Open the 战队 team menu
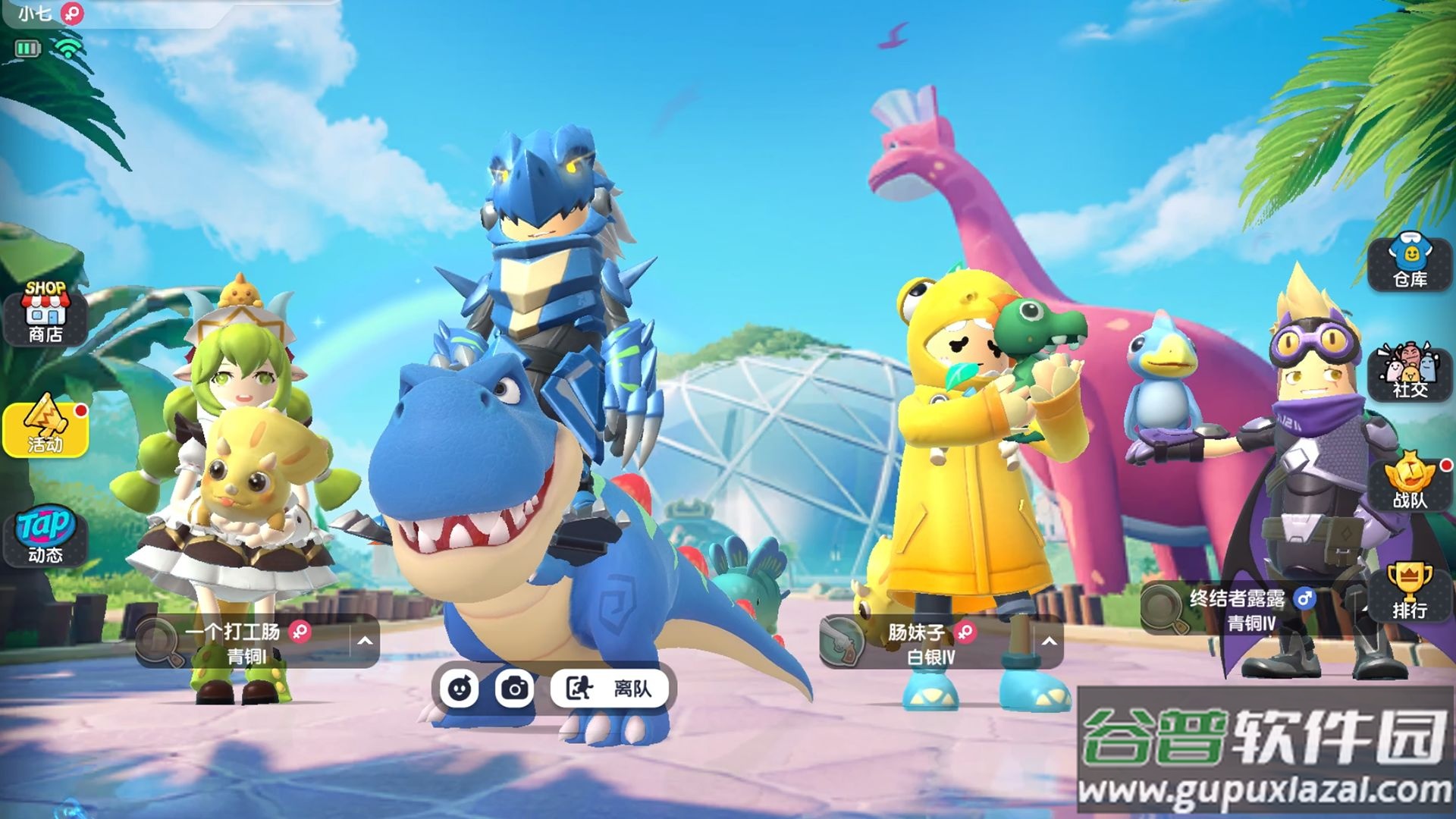Screen dimensions: 1456x819 click(1410, 481)
